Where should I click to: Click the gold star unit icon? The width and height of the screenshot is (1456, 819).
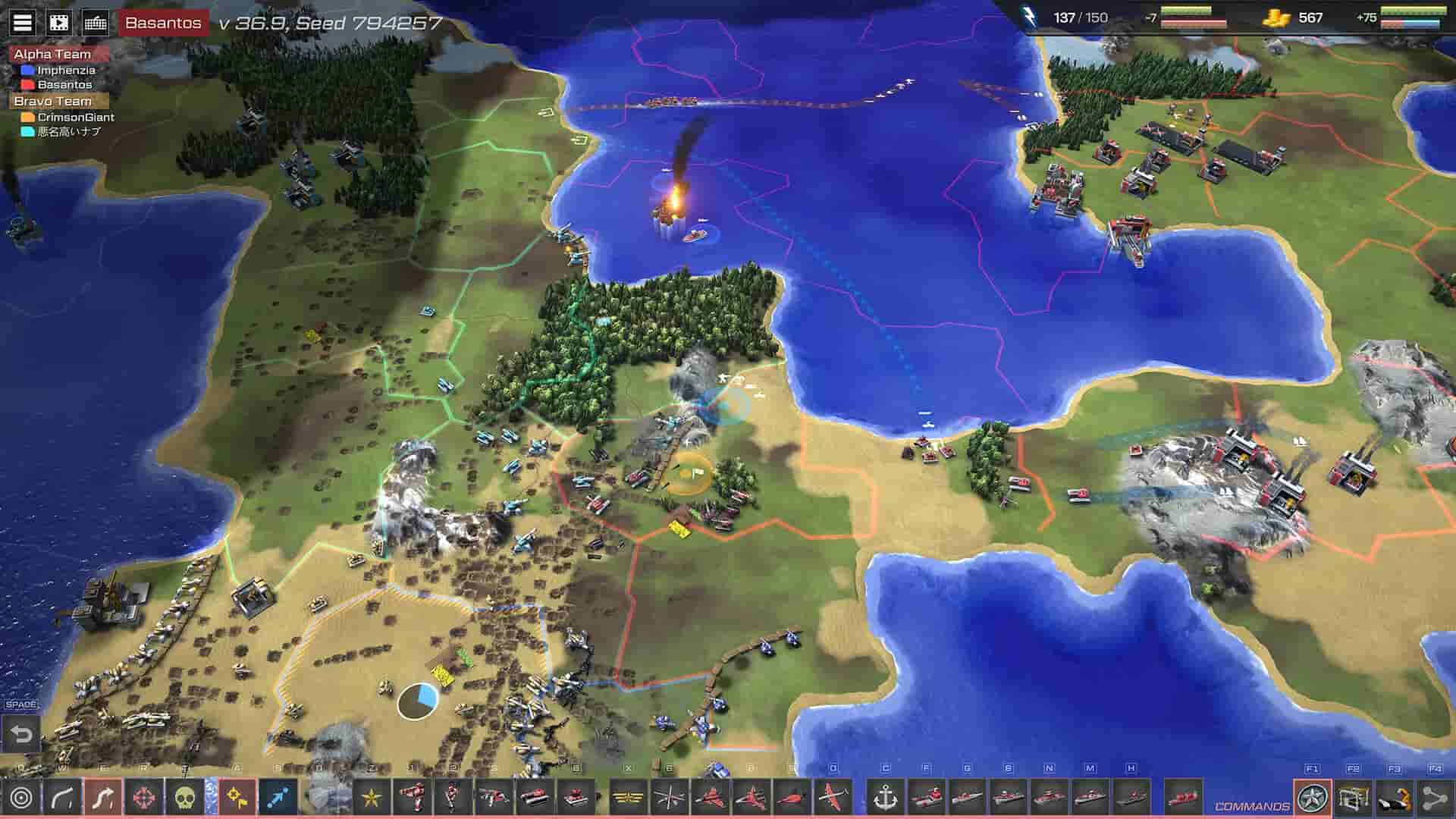pos(371,798)
